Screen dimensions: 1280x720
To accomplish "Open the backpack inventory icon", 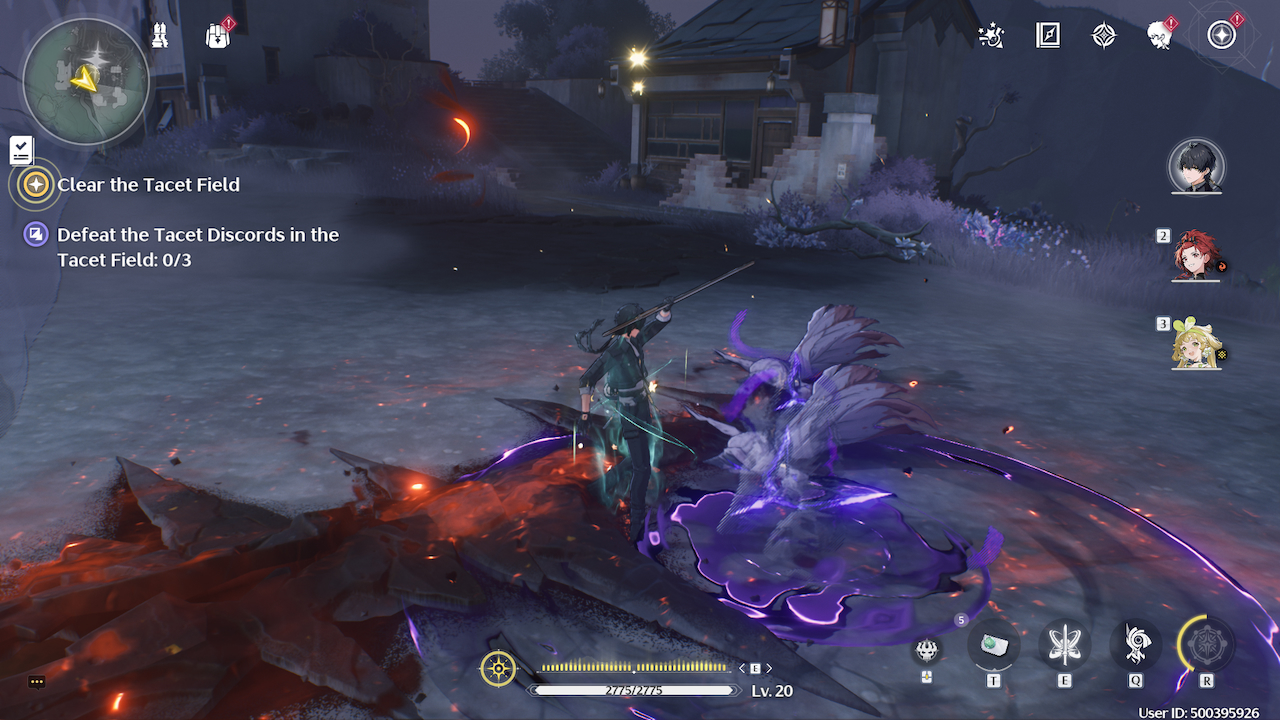I will click(217, 36).
